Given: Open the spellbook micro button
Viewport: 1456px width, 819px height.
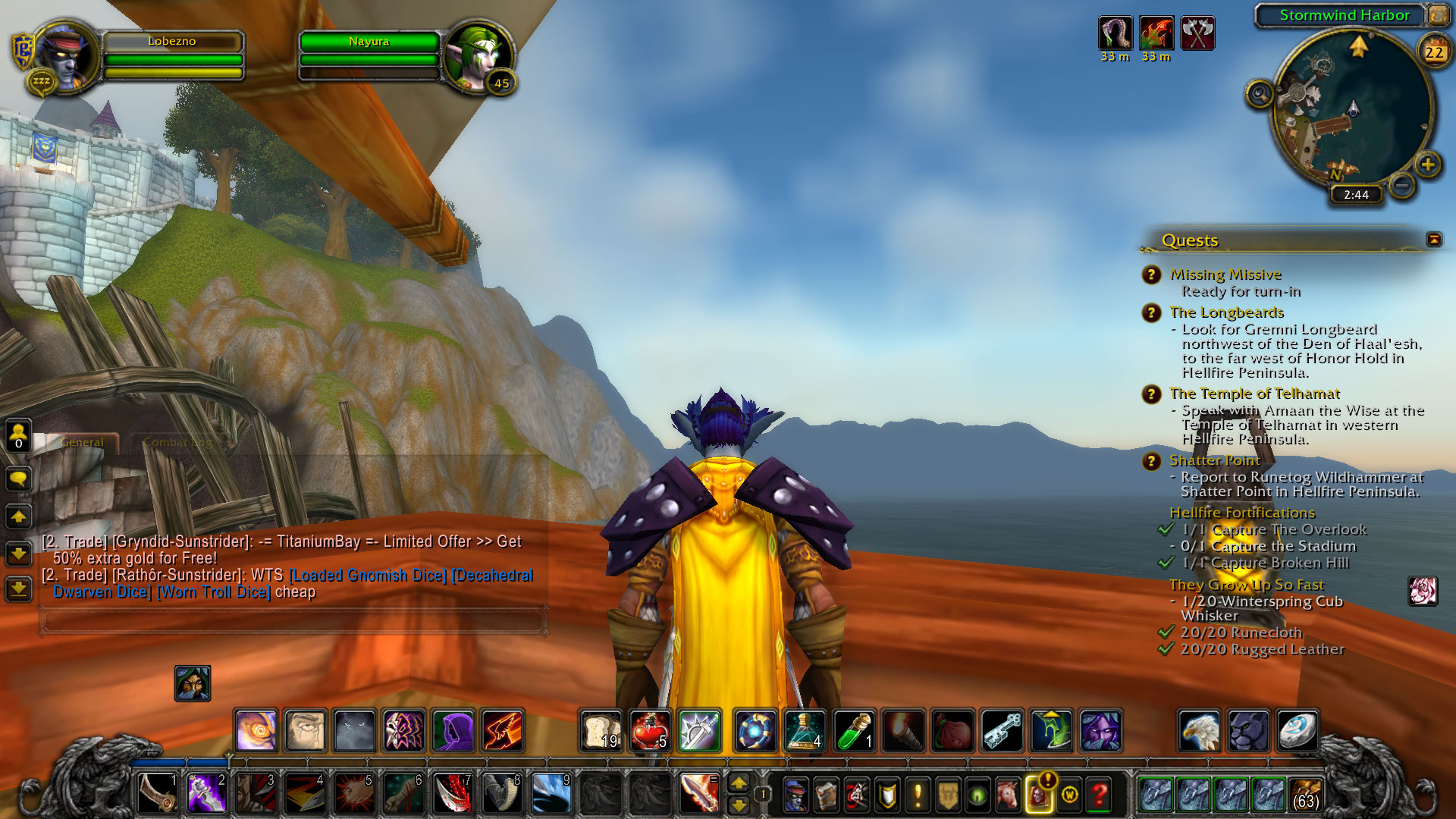Looking at the screenshot, I should (826, 795).
